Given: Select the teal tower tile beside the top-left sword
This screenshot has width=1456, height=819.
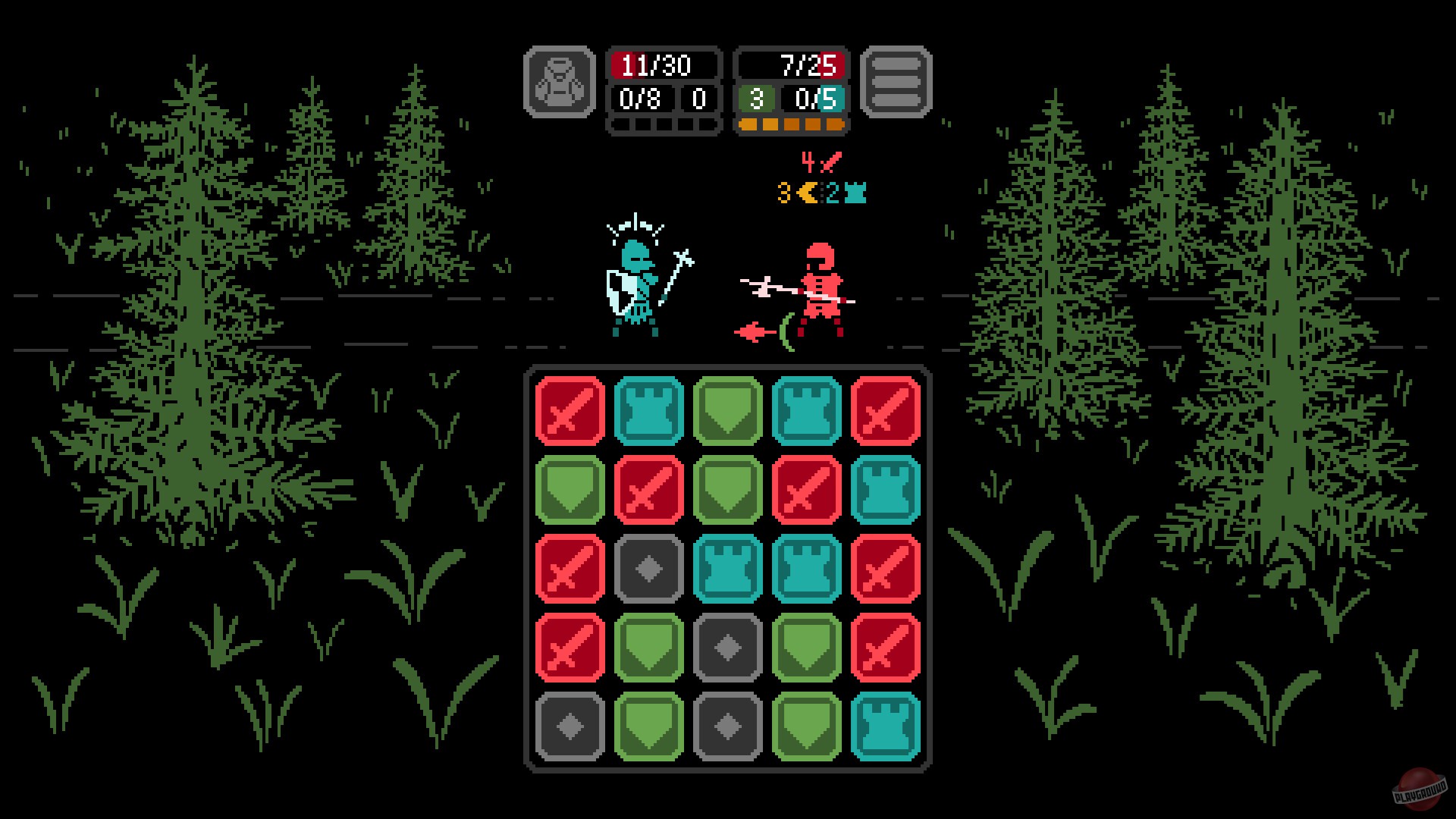Looking at the screenshot, I should (x=648, y=410).
